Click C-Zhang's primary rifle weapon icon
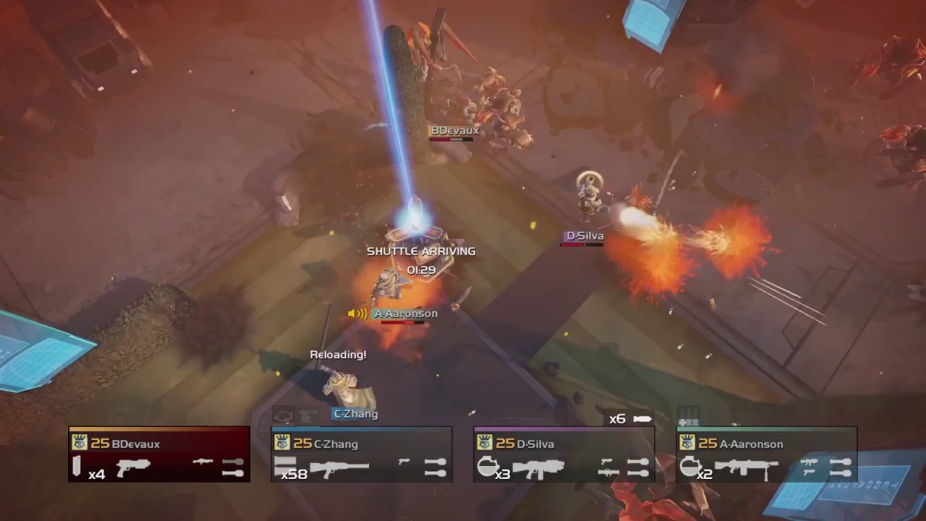Screen dimensions: 926x521 point(339,467)
